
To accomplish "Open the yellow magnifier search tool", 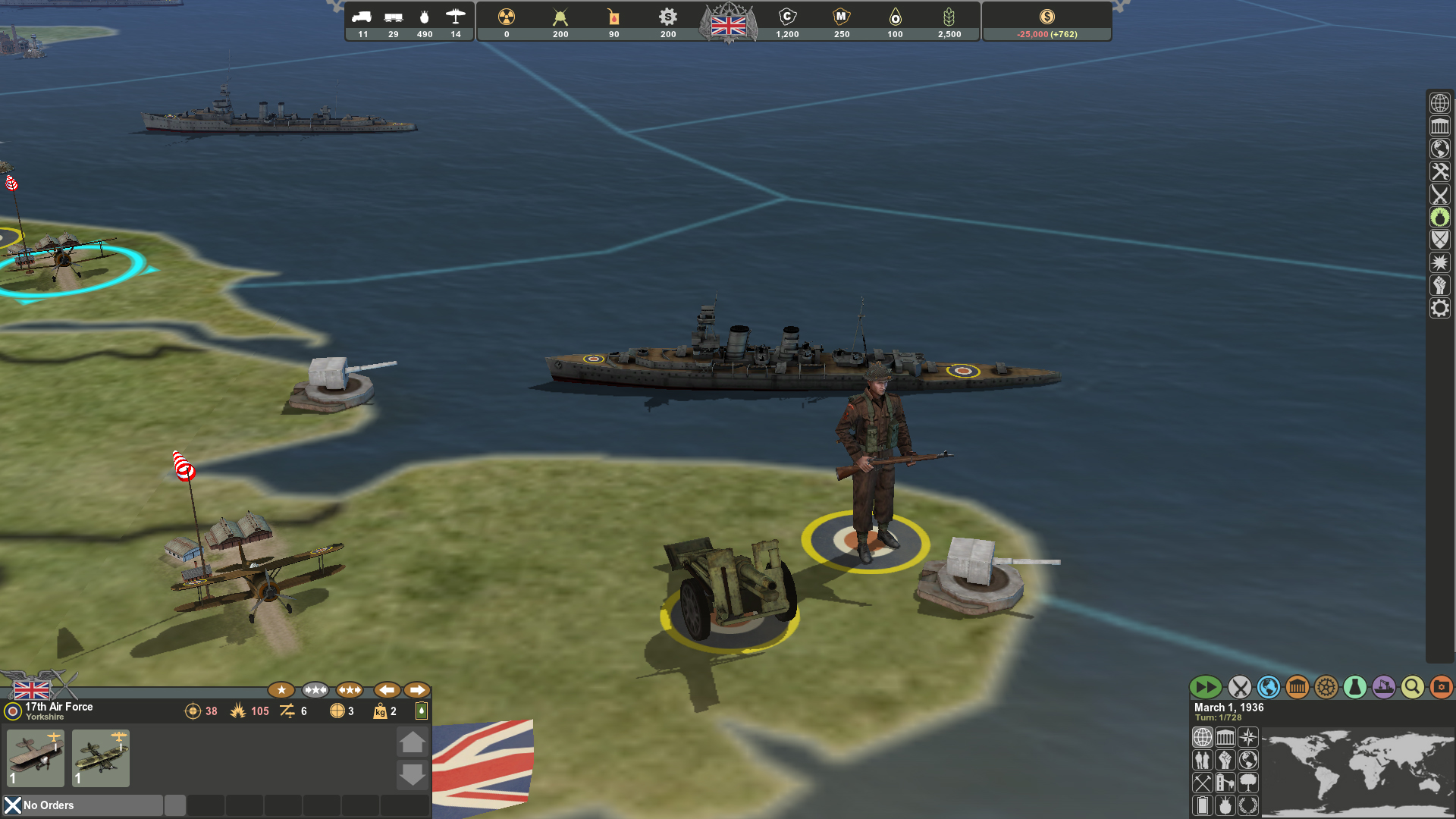I will pos(1412,688).
